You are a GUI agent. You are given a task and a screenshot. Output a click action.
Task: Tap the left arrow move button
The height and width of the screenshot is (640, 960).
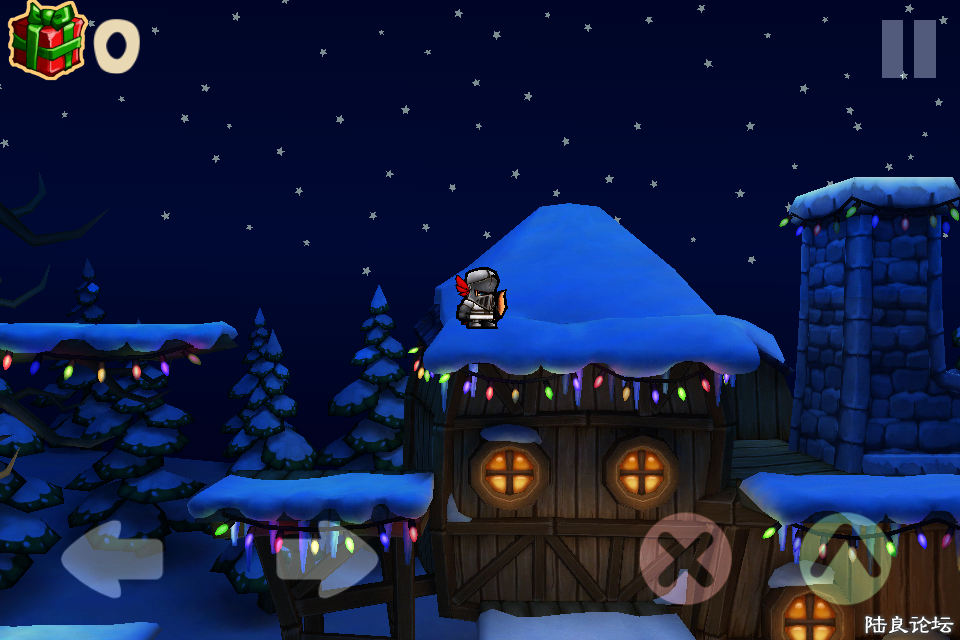[111, 558]
